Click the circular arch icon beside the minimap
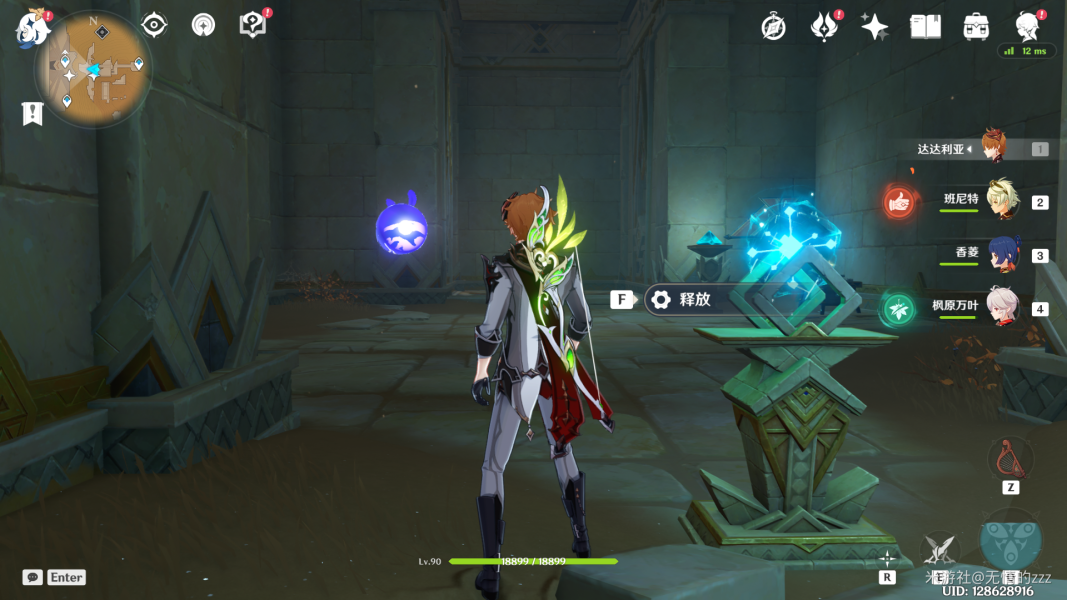1067x600 pixels. point(203,25)
